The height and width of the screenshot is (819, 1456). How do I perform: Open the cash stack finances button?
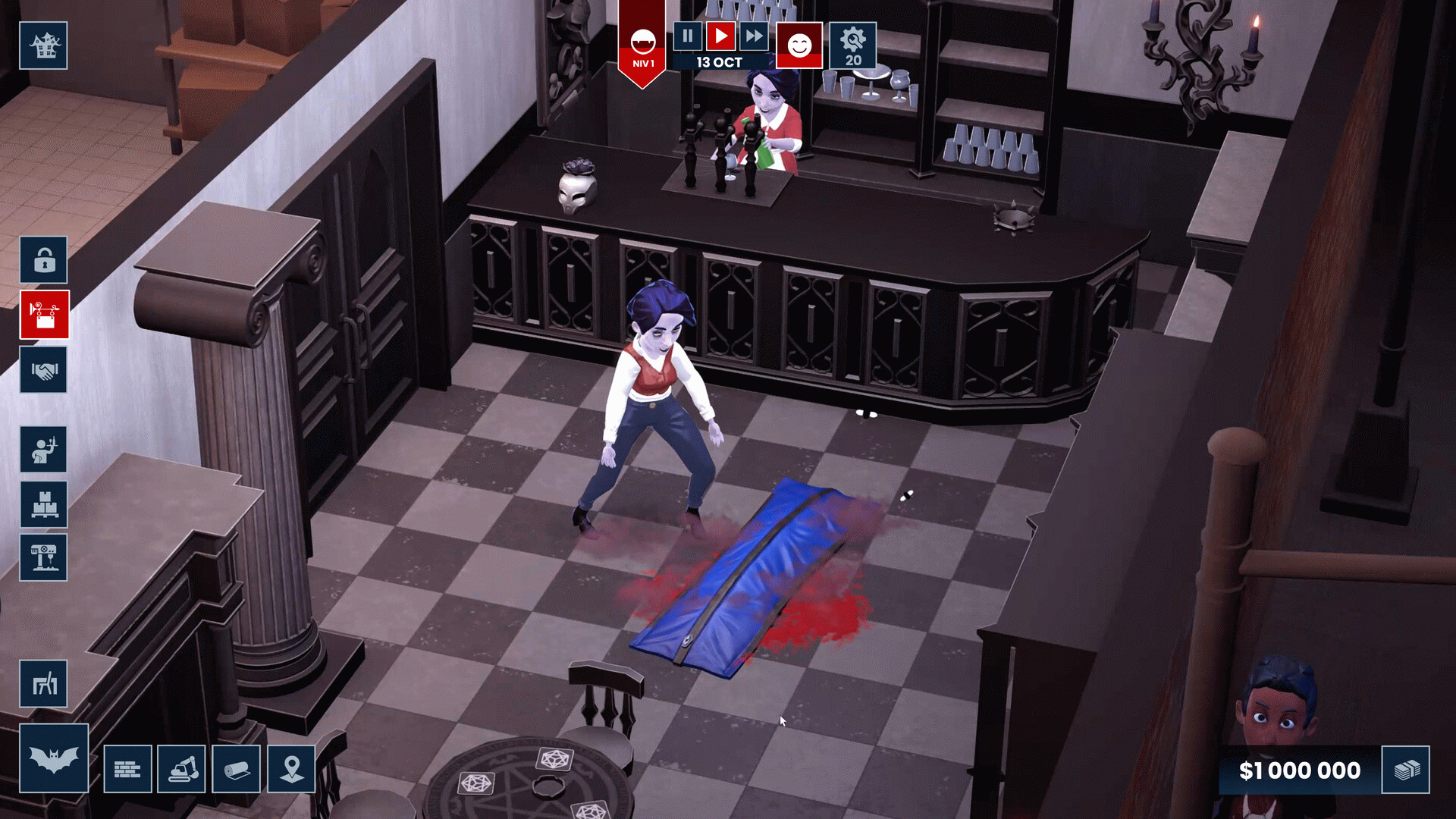[x=1406, y=770]
